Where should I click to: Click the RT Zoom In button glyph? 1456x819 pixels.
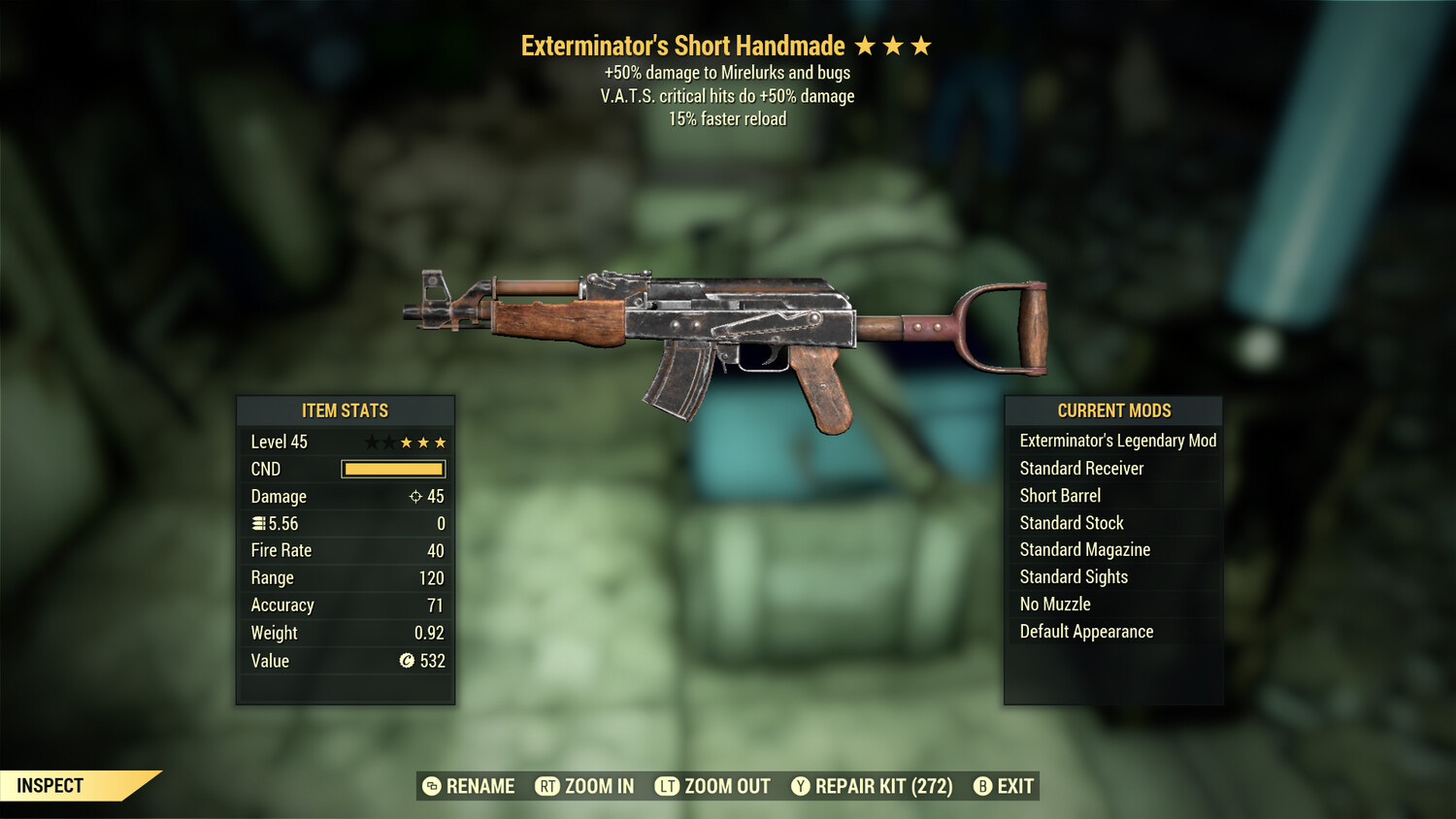click(x=546, y=787)
